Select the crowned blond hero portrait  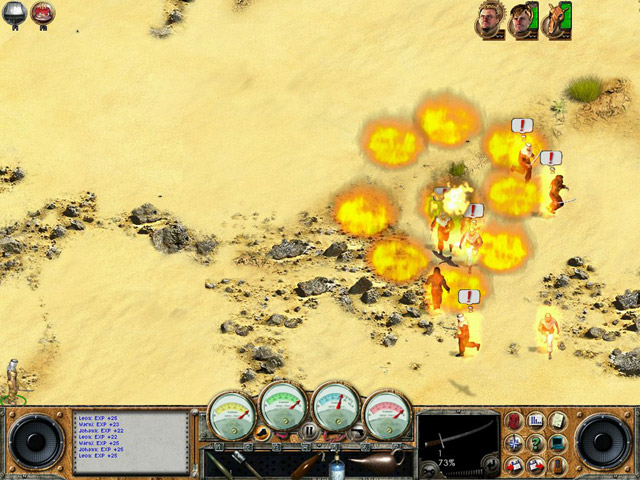[489, 19]
